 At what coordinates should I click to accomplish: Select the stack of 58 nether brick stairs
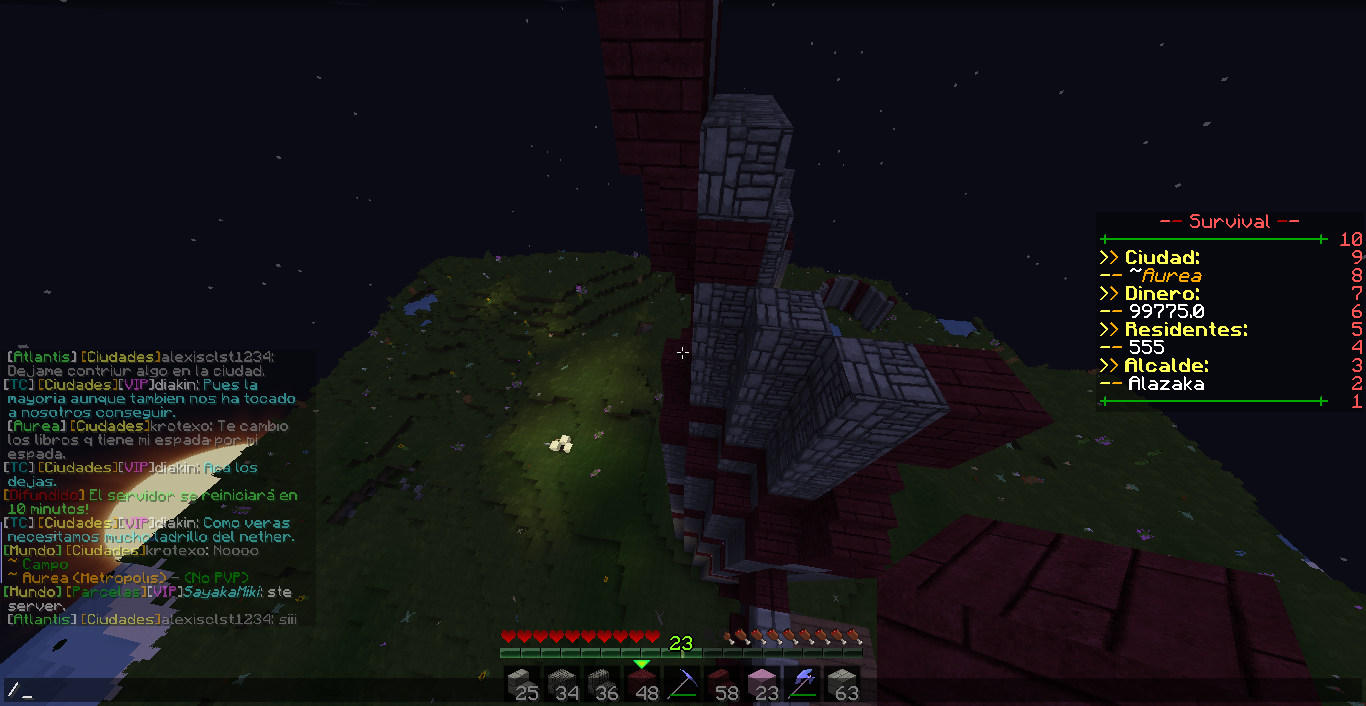[722, 683]
